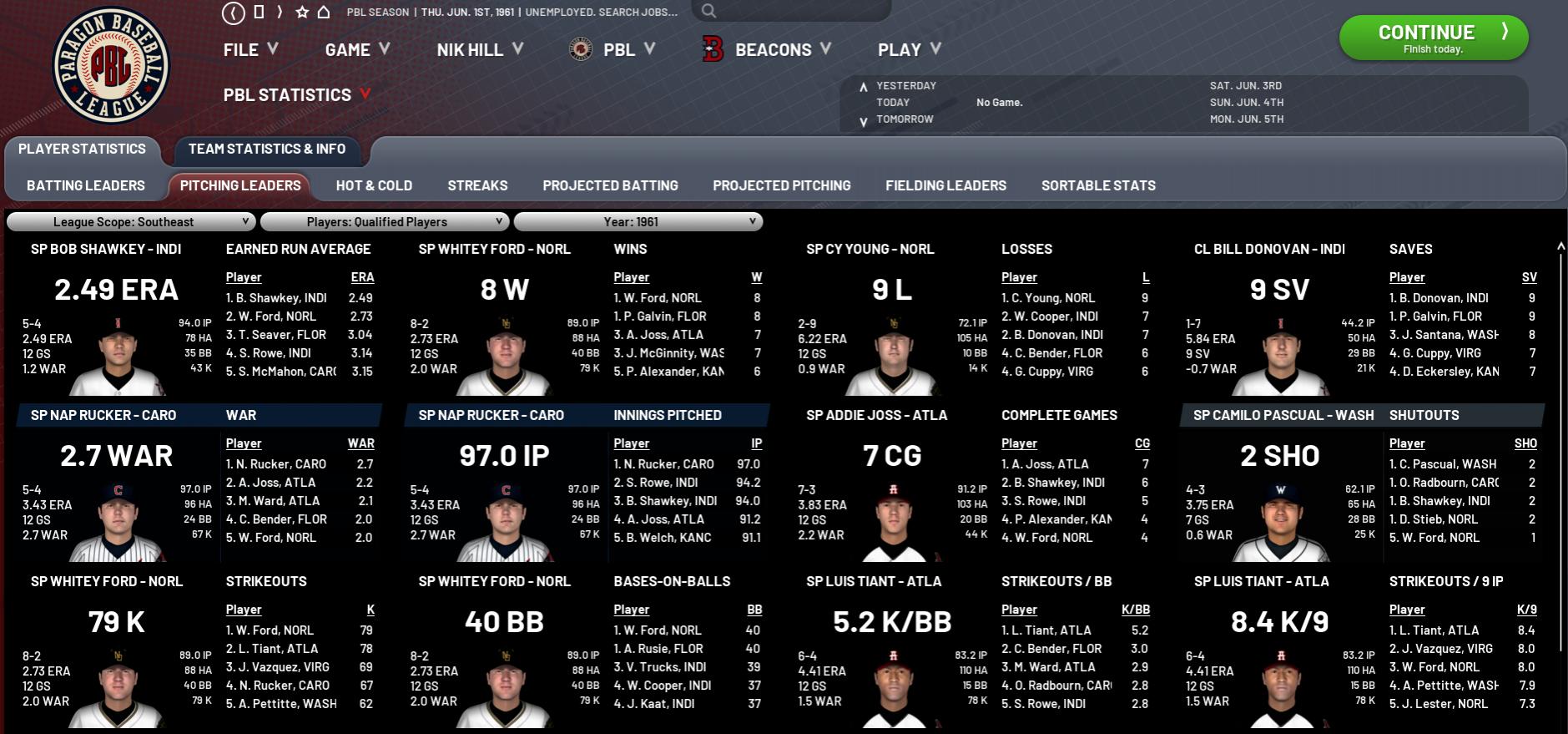This screenshot has width=1568, height=734.
Task: Open the Game menu
Action: 357,50
